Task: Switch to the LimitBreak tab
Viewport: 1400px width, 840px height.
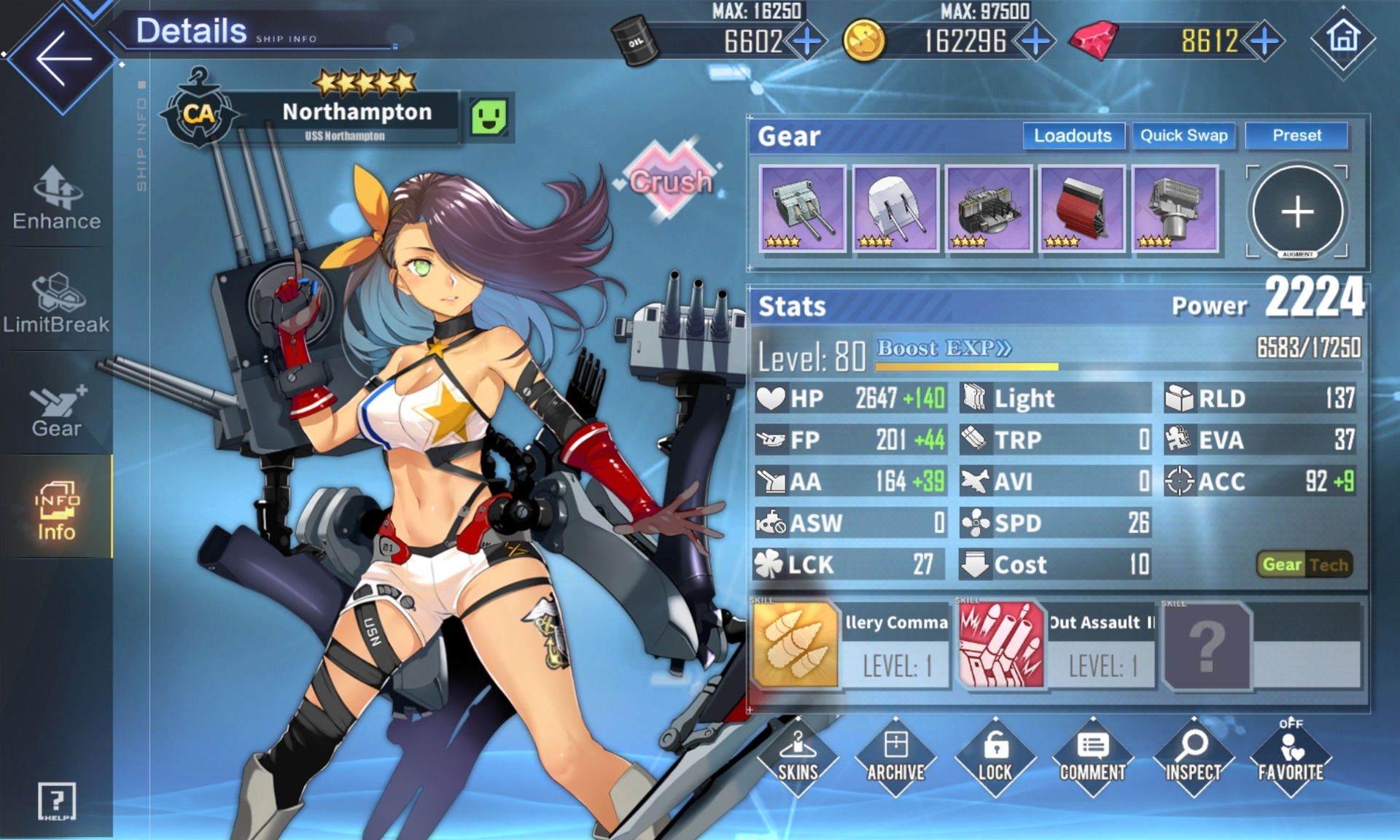Action: 57,303
